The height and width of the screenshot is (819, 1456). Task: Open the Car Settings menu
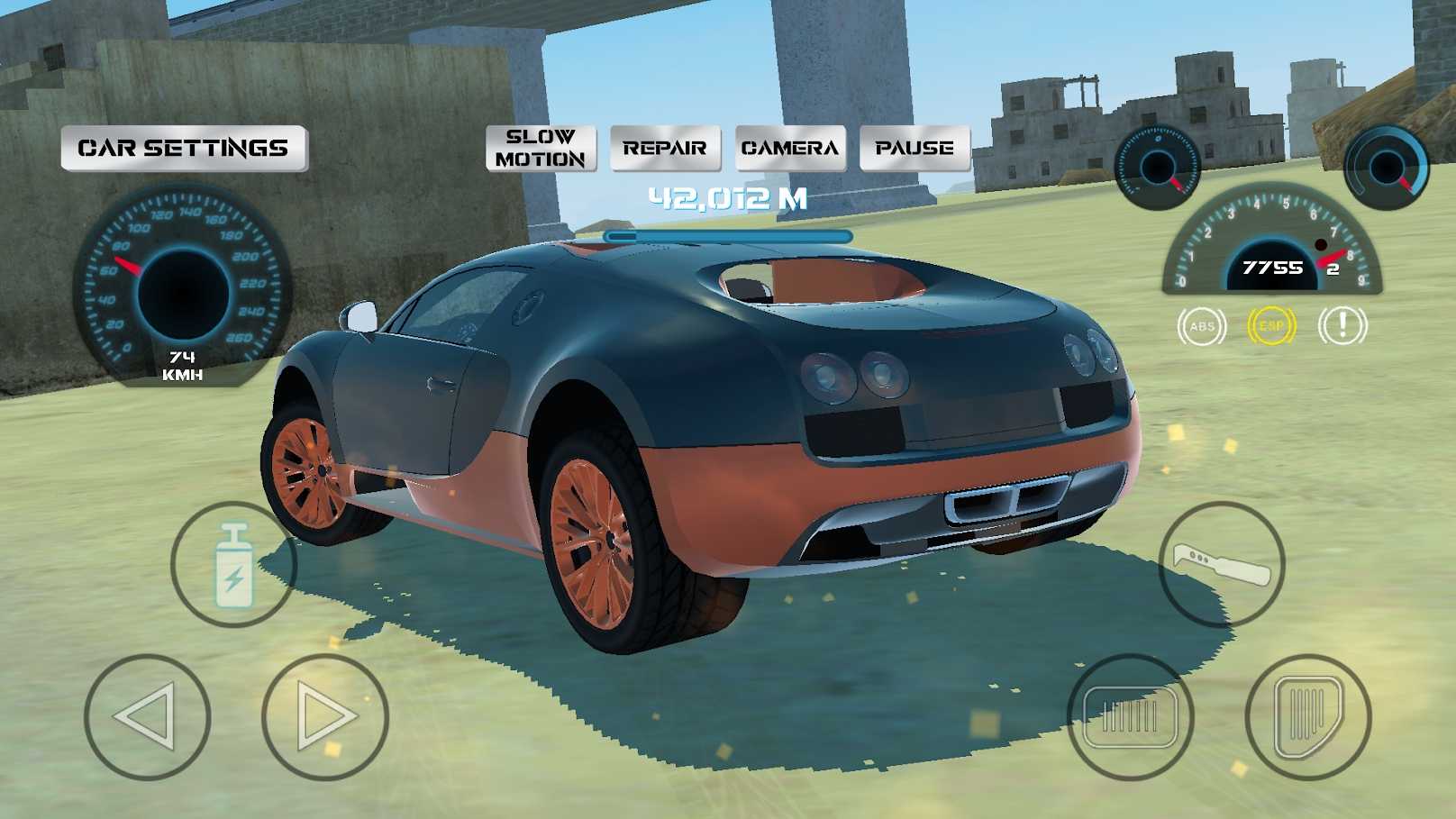pos(184,149)
